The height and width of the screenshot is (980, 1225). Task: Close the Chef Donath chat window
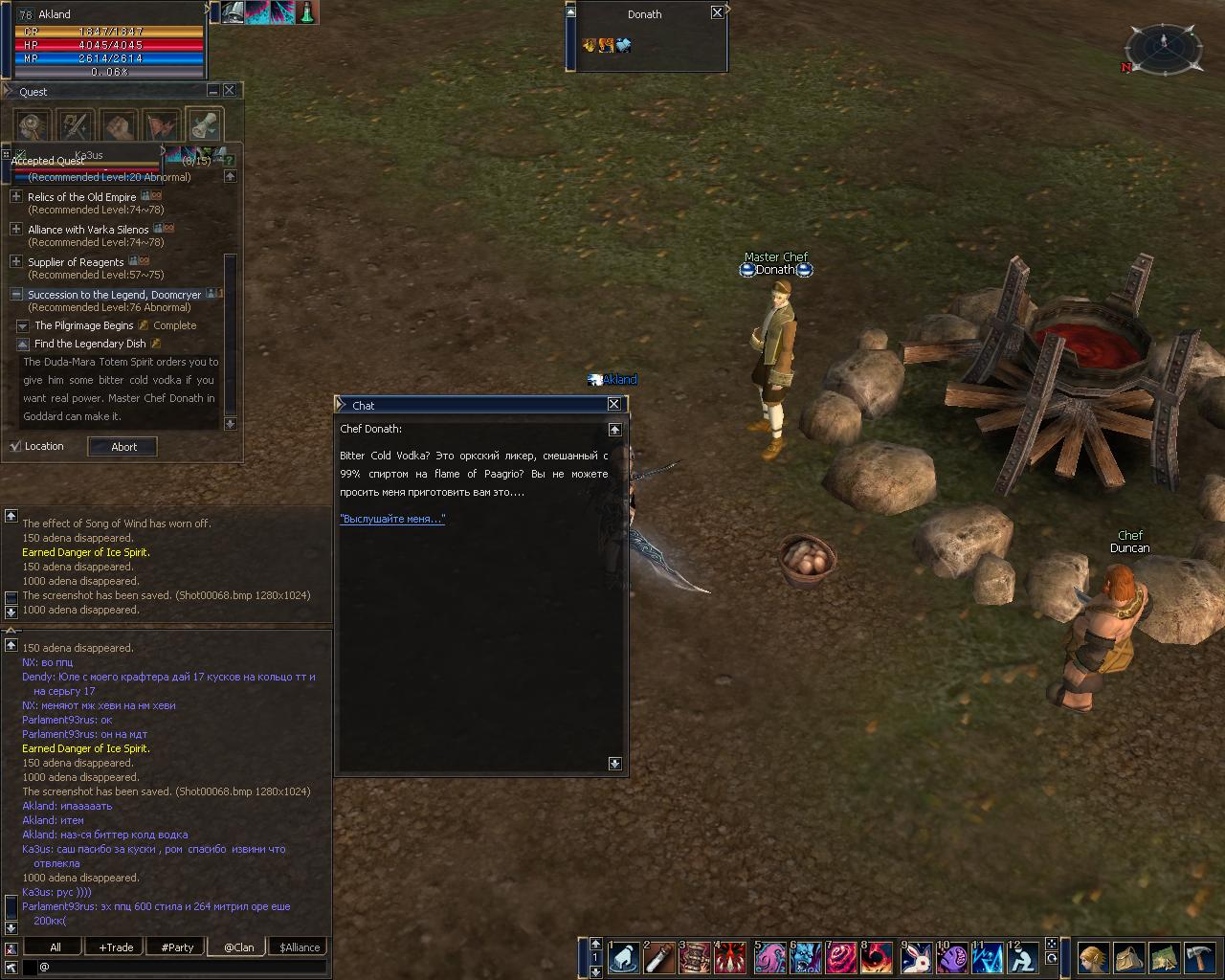[614, 405]
